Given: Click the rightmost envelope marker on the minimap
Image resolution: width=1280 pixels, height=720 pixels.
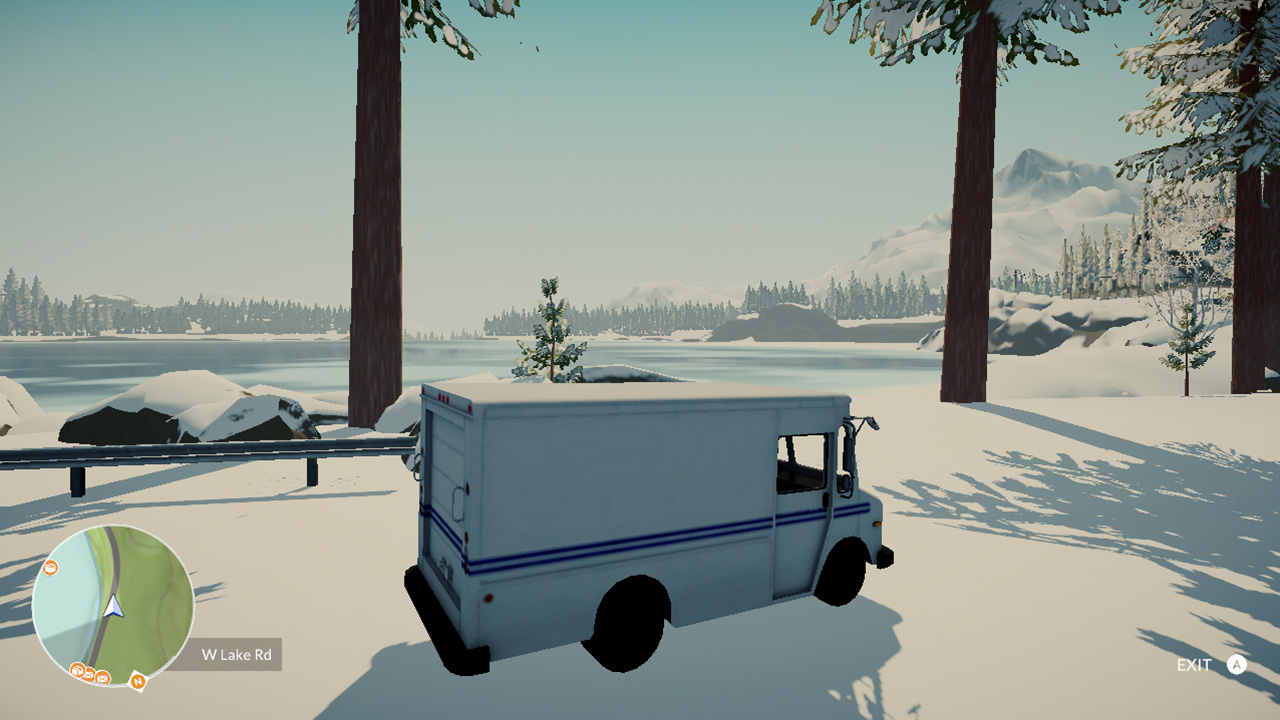Looking at the screenshot, I should coord(101,678).
